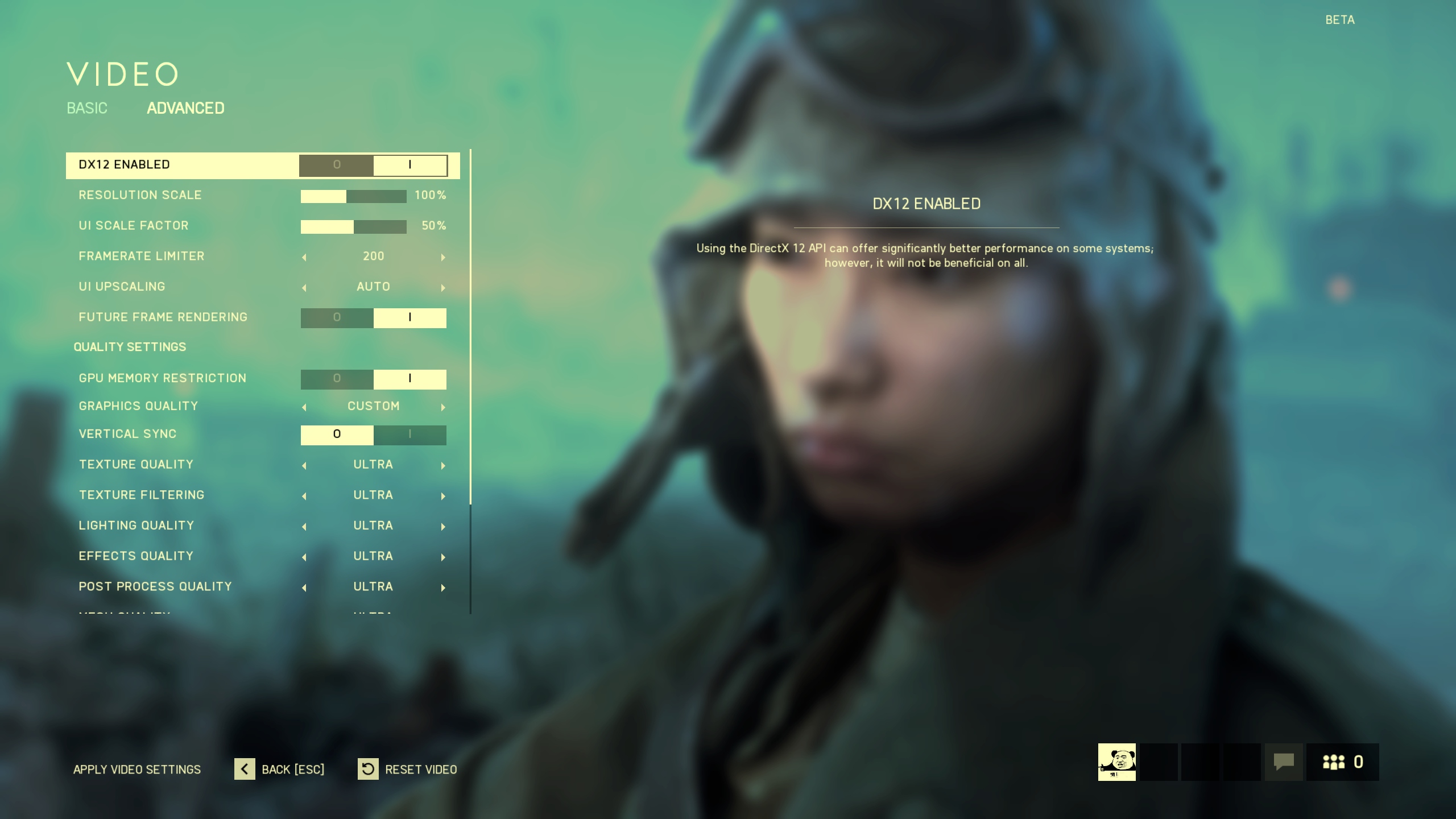Toggle the DX12 Enabled switch
The width and height of the screenshot is (1456, 819).
[x=373, y=165]
